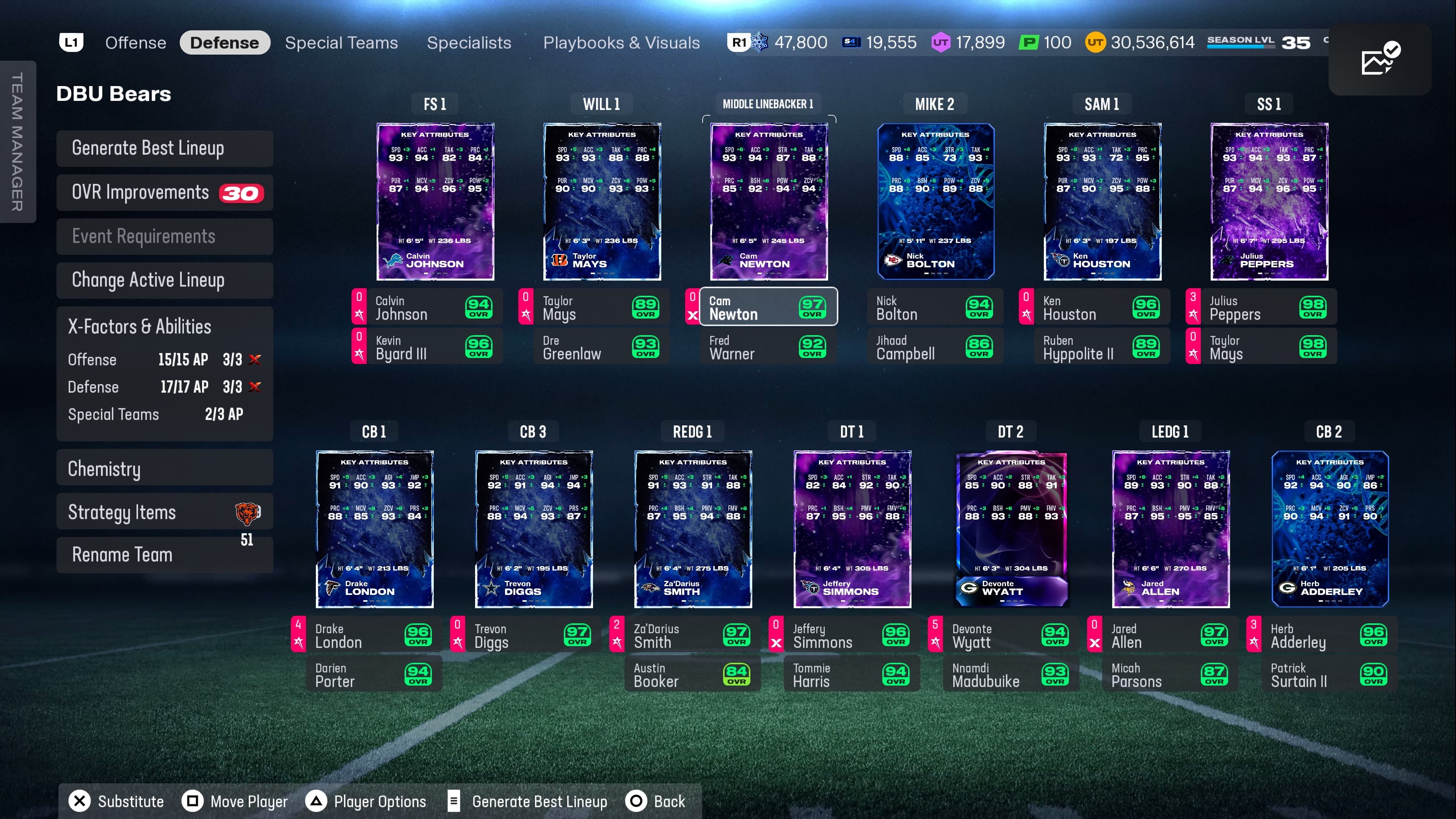
Task: Select the Specialists tab
Action: (469, 42)
